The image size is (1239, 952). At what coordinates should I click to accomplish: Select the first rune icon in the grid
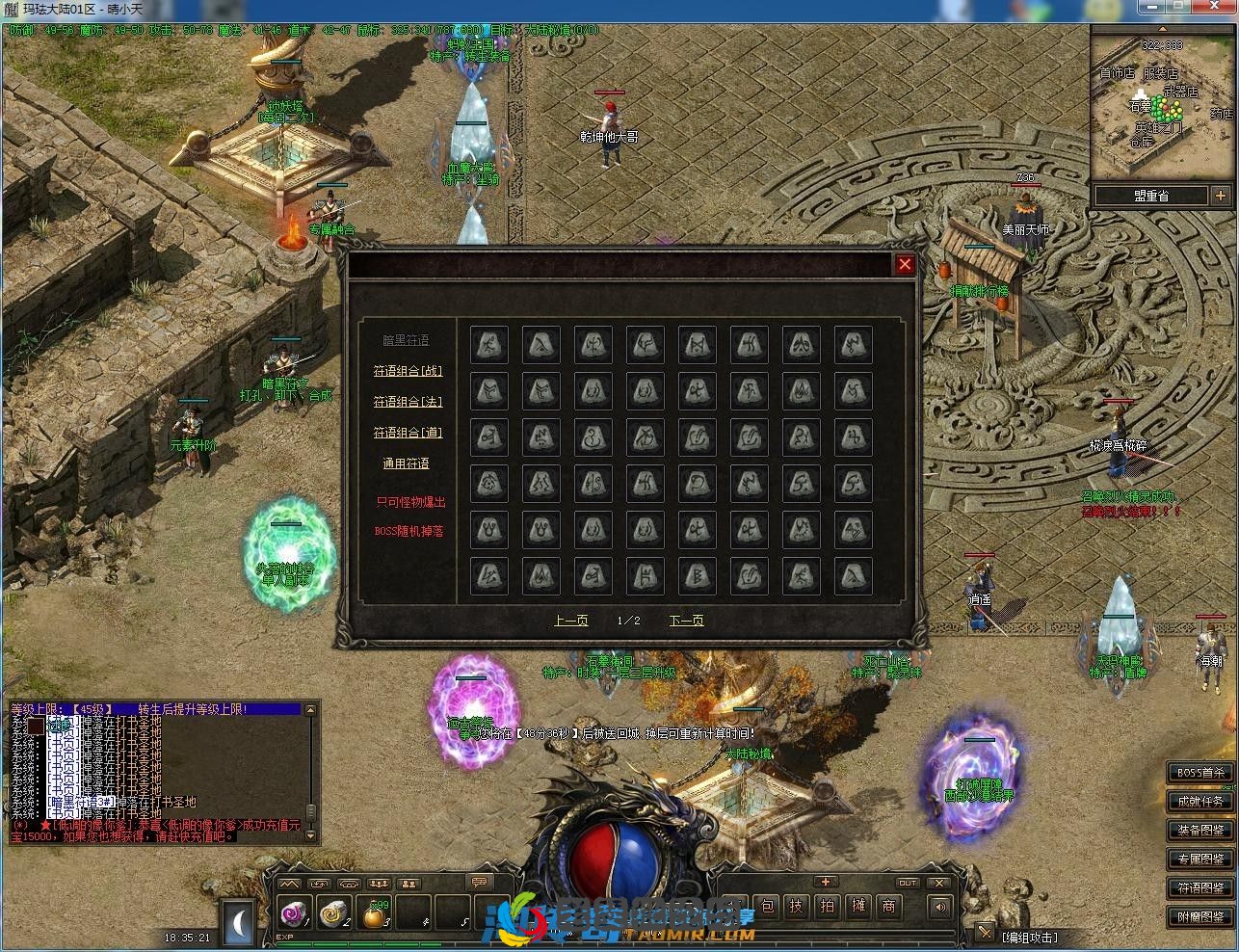pos(488,344)
